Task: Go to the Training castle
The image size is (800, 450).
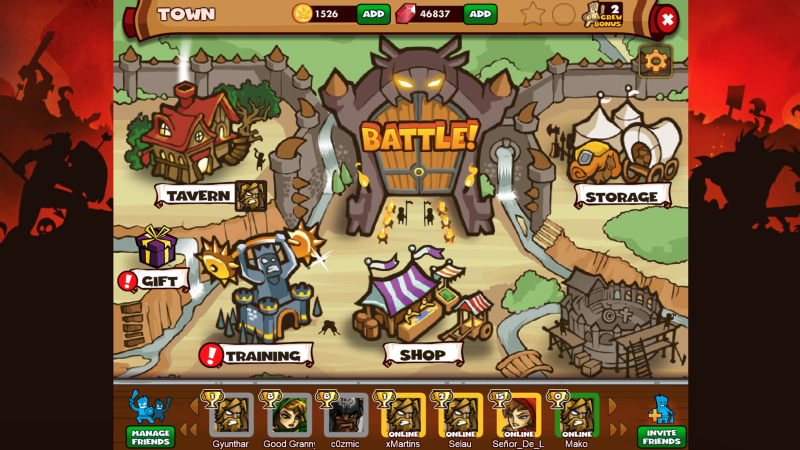Action: [x=265, y=300]
